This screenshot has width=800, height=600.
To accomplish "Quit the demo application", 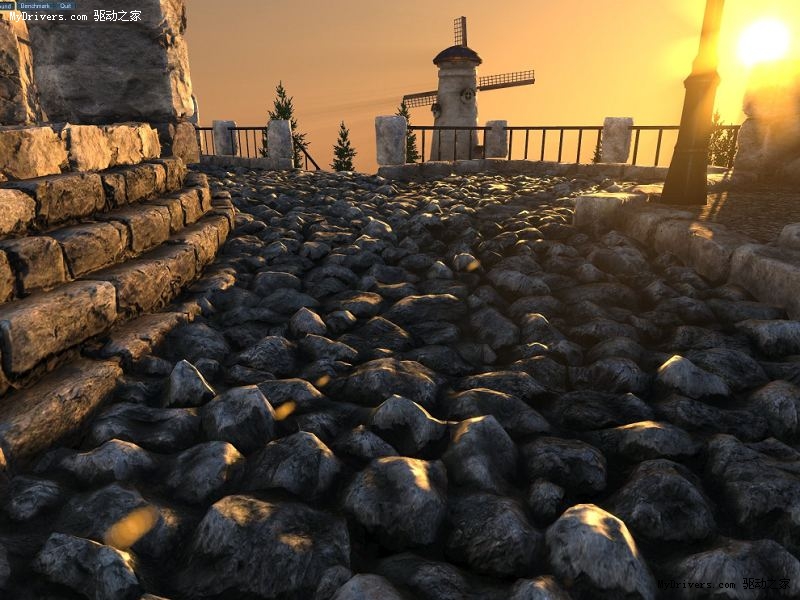I will (x=65, y=5).
